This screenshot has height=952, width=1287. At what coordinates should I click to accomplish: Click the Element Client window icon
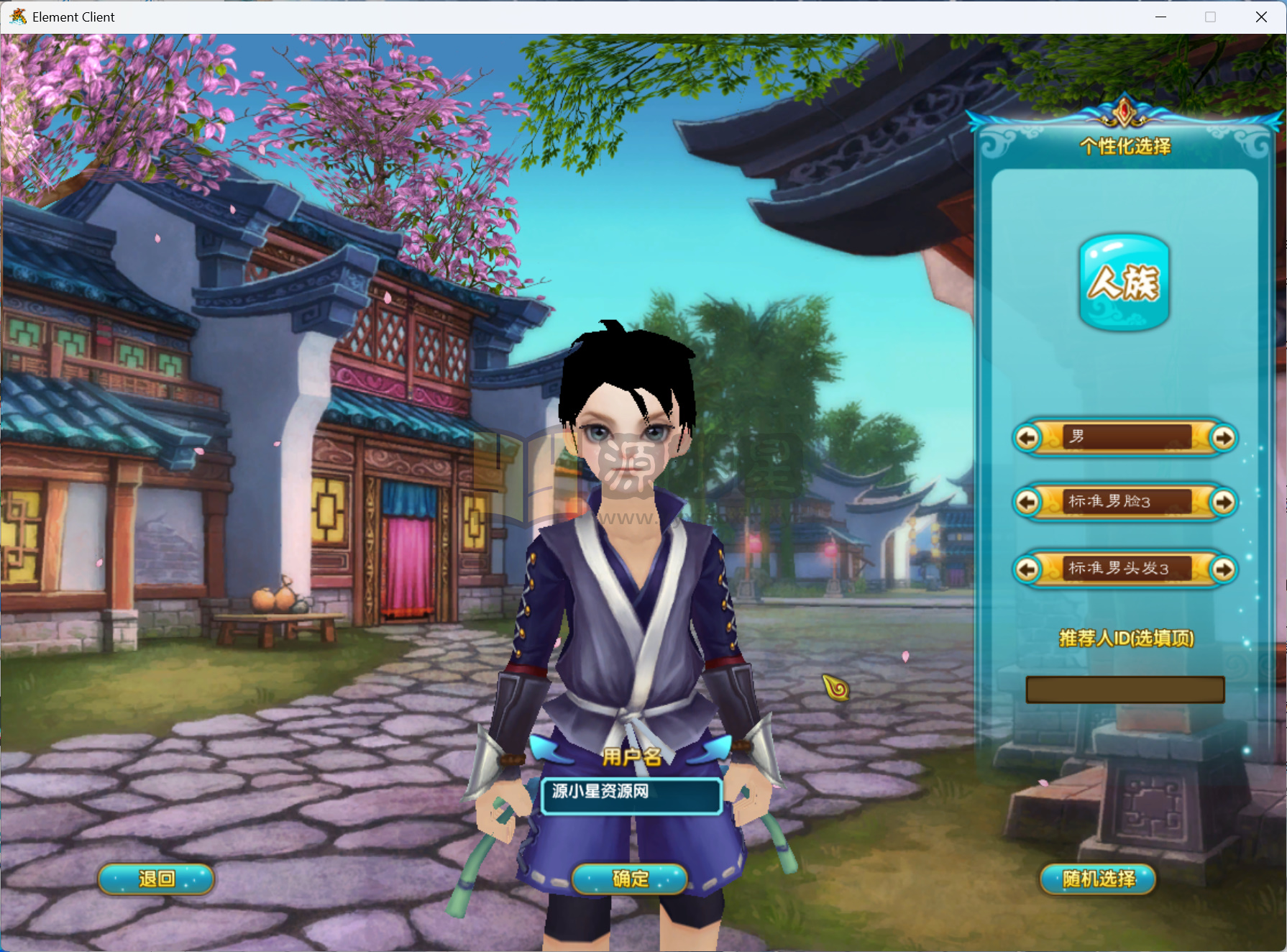tap(17, 17)
